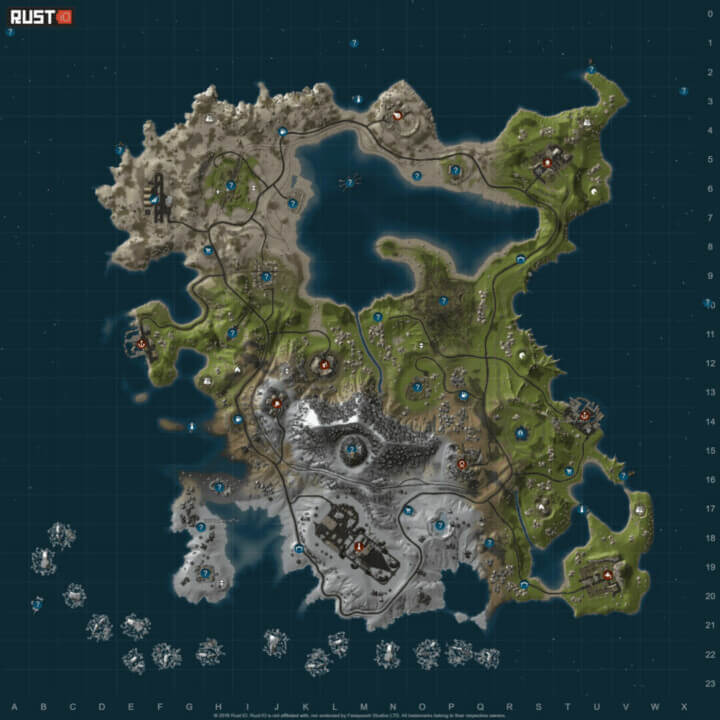This screenshot has height=720, width=720.
Task: Click the question marker just below the Rust logo
Action: tap(10, 33)
